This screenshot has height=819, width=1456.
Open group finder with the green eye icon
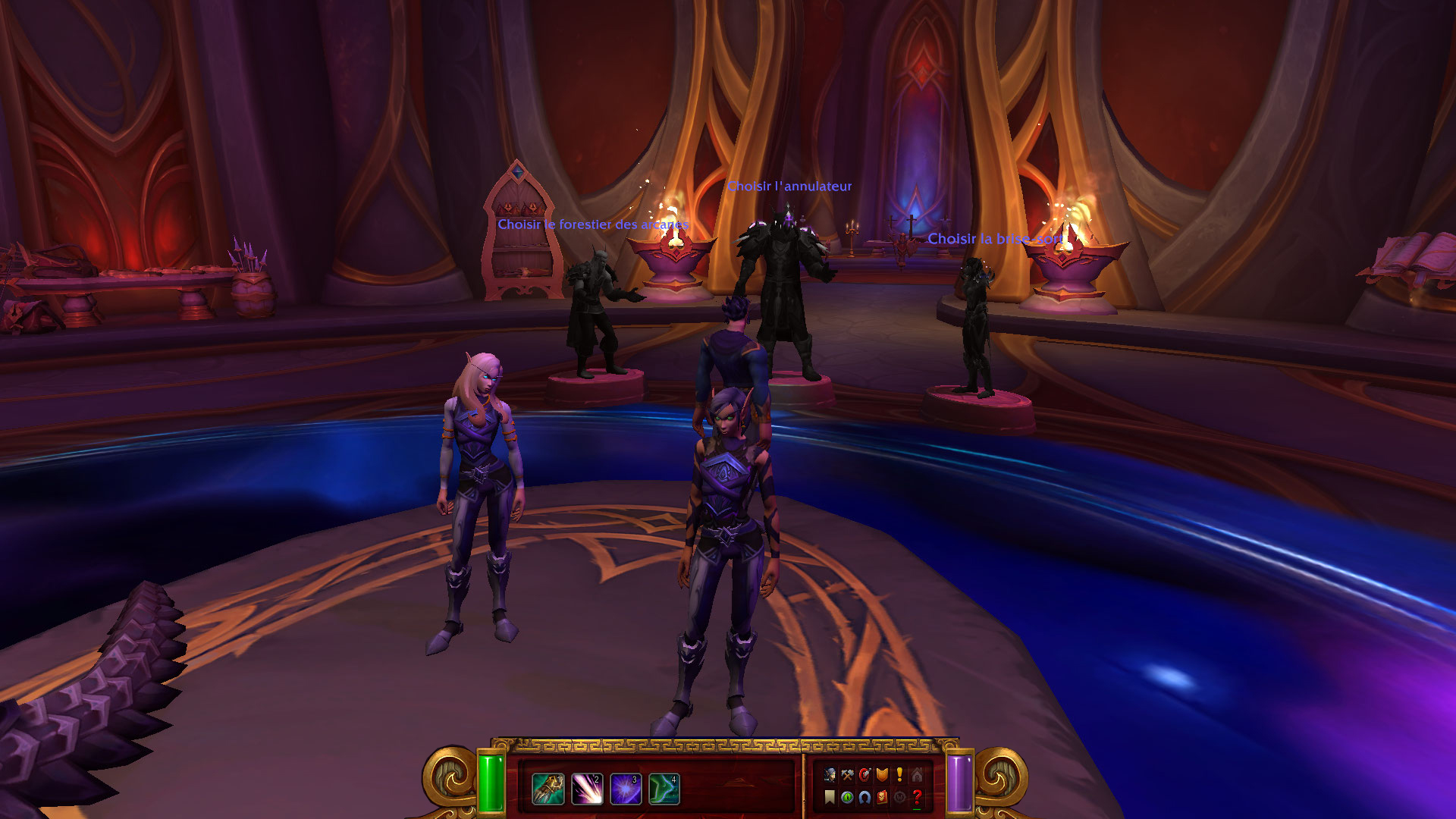pos(847,797)
